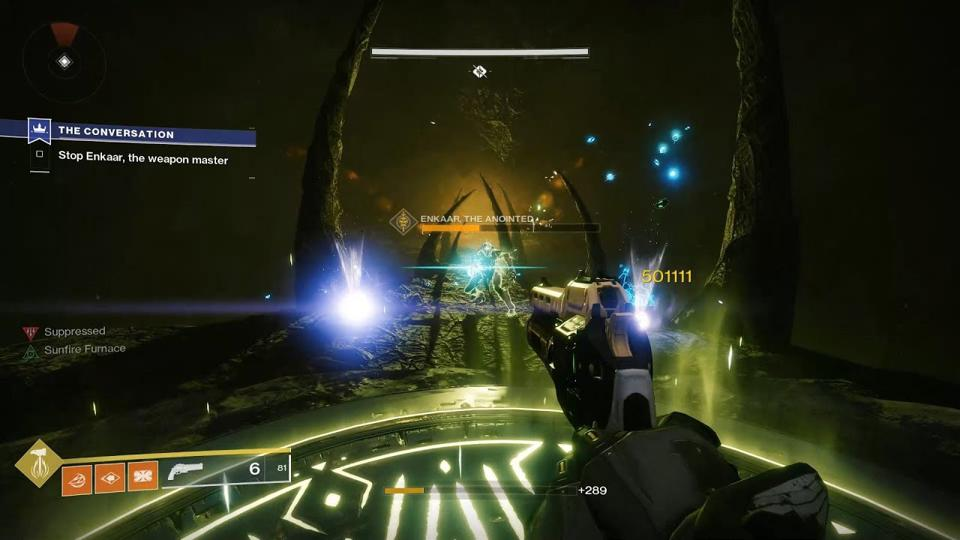Click the Suppressed debuff icon

31,332
